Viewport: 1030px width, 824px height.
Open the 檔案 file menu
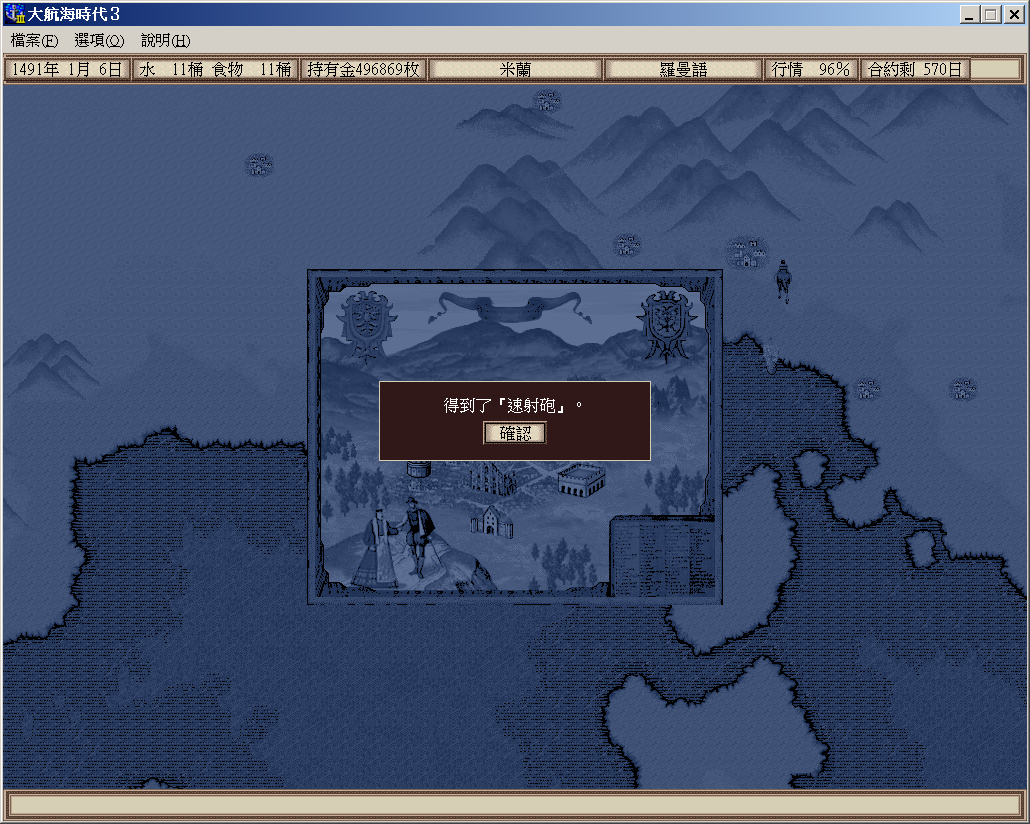(35, 41)
